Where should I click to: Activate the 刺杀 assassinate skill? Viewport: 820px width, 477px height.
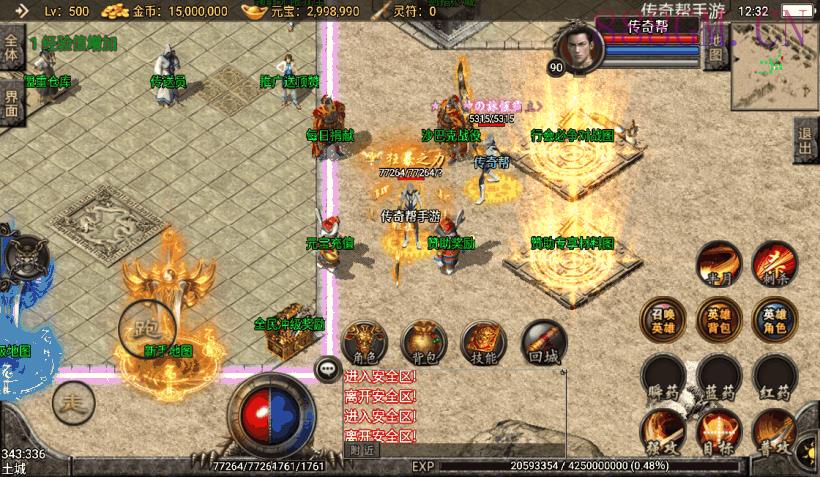click(x=775, y=262)
